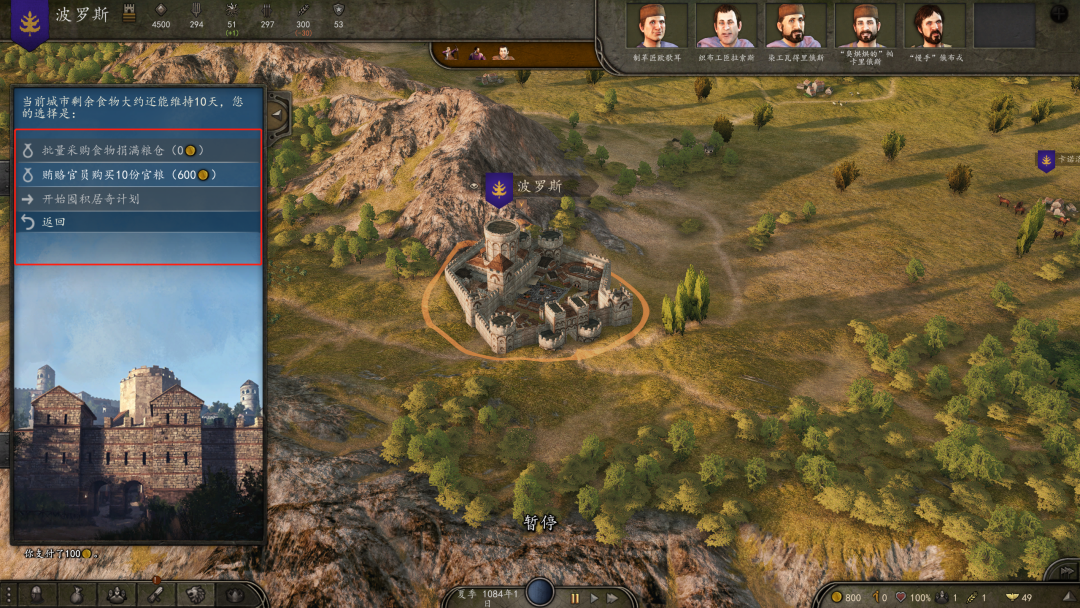The height and width of the screenshot is (608, 1080).
Task: Select portrait of 织布工匠拉索斯
Action: click(726, 26)
